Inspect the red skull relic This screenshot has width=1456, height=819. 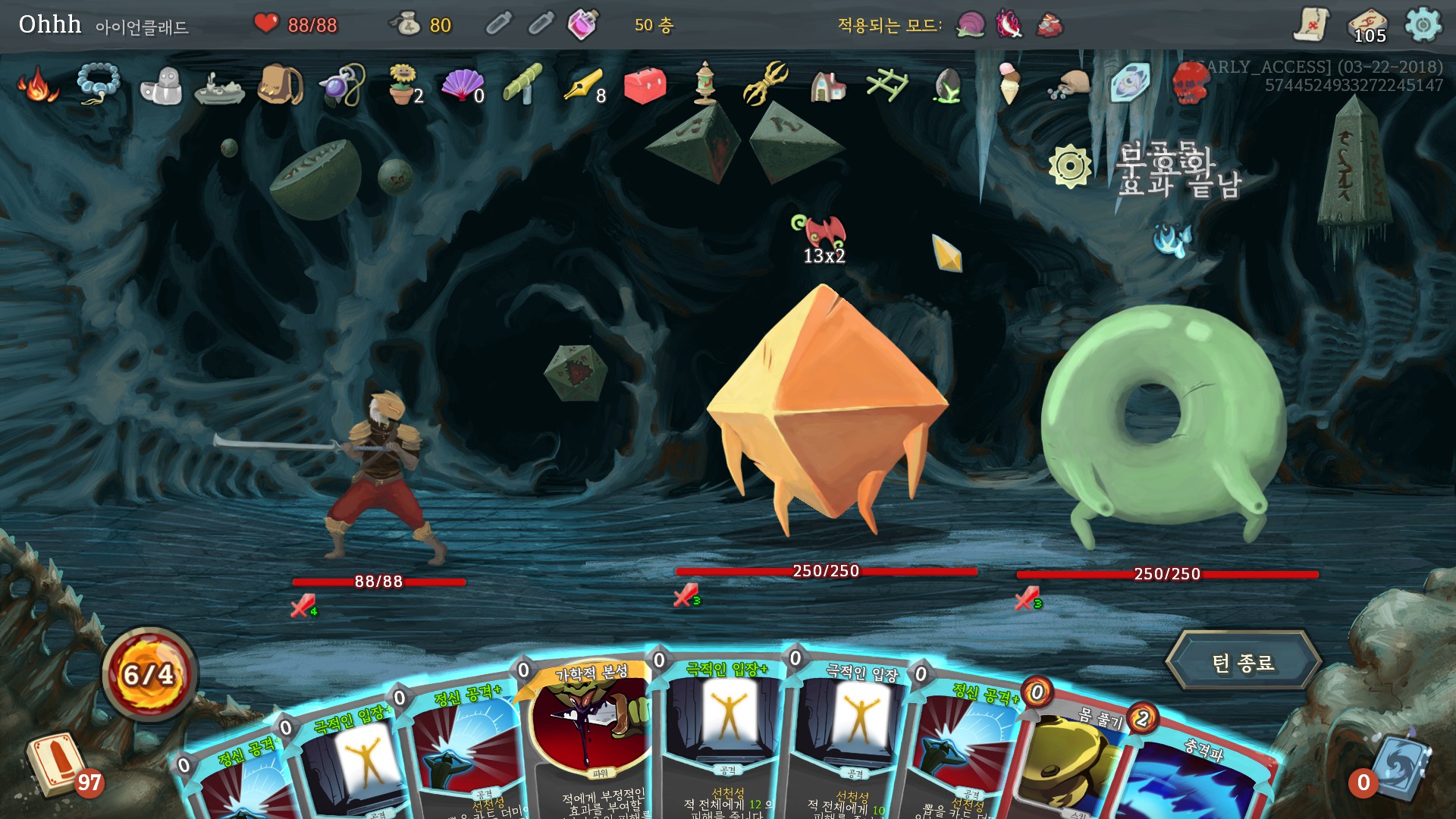point(1189,83)
